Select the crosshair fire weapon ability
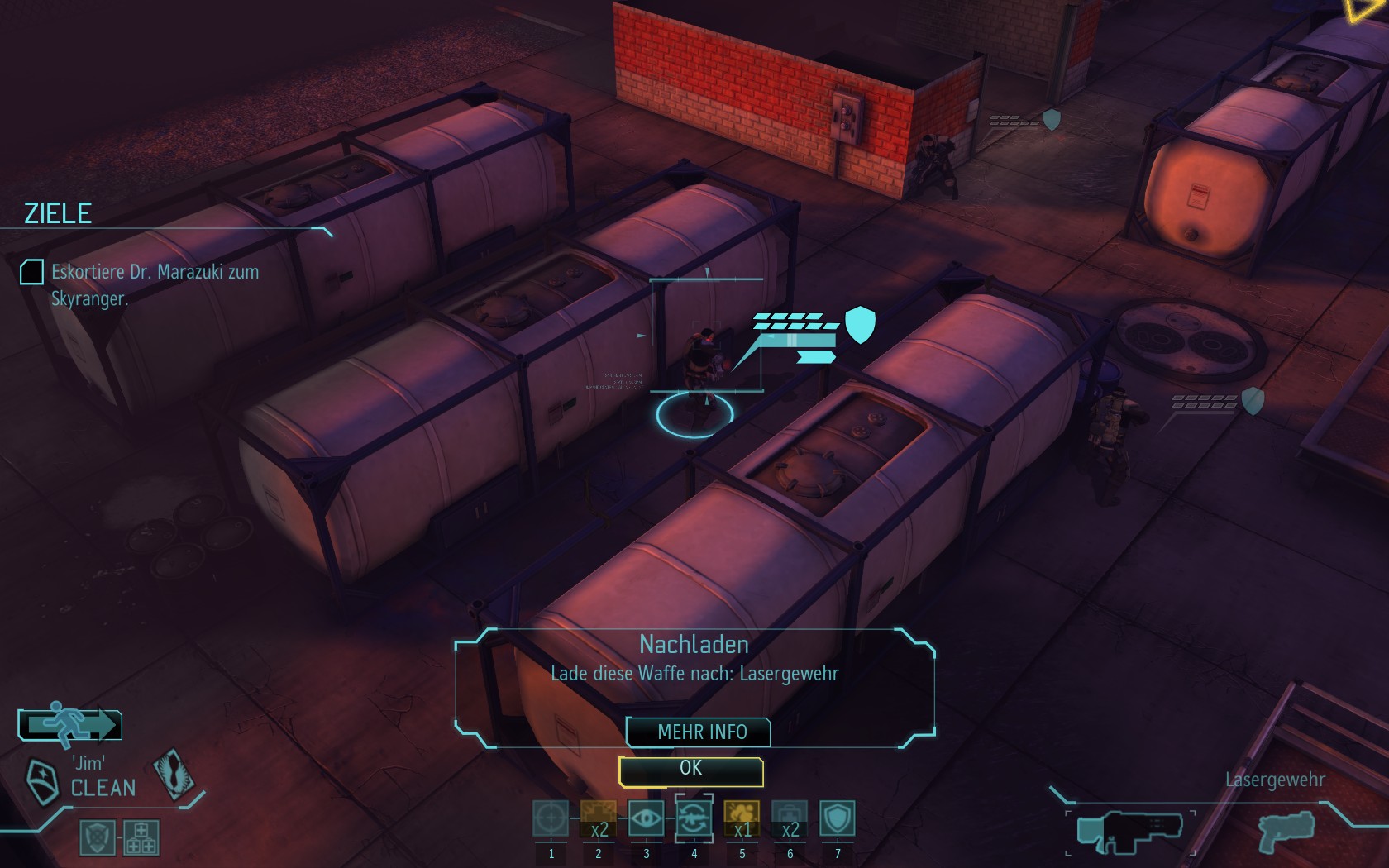 (x=551, y=819)
